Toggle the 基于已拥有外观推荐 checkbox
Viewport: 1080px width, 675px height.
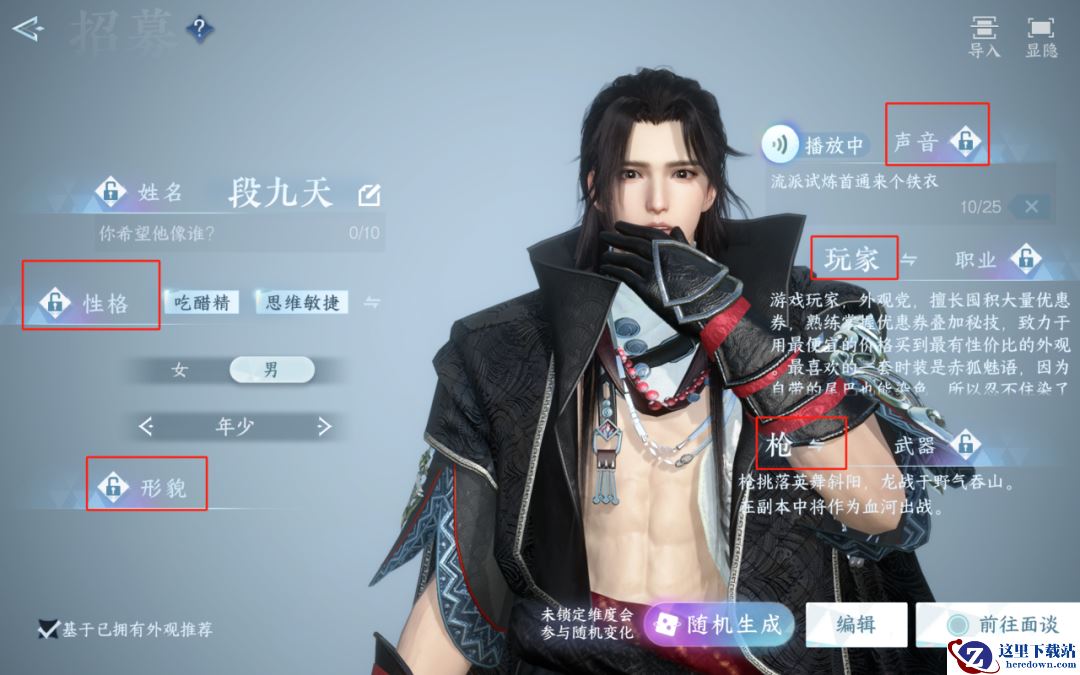[x=48, y=629]
